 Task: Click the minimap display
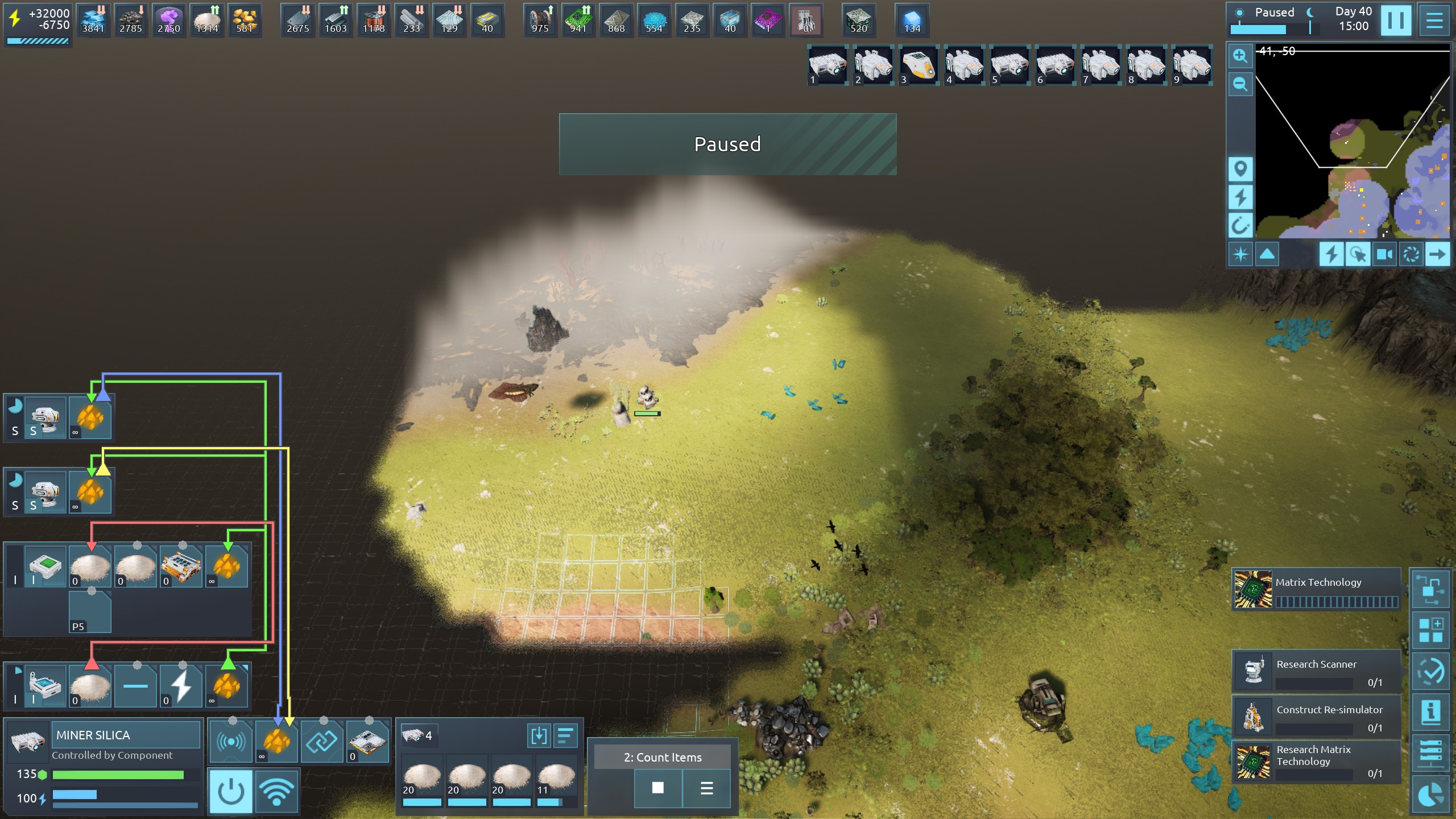click(x=1352, y=142)
